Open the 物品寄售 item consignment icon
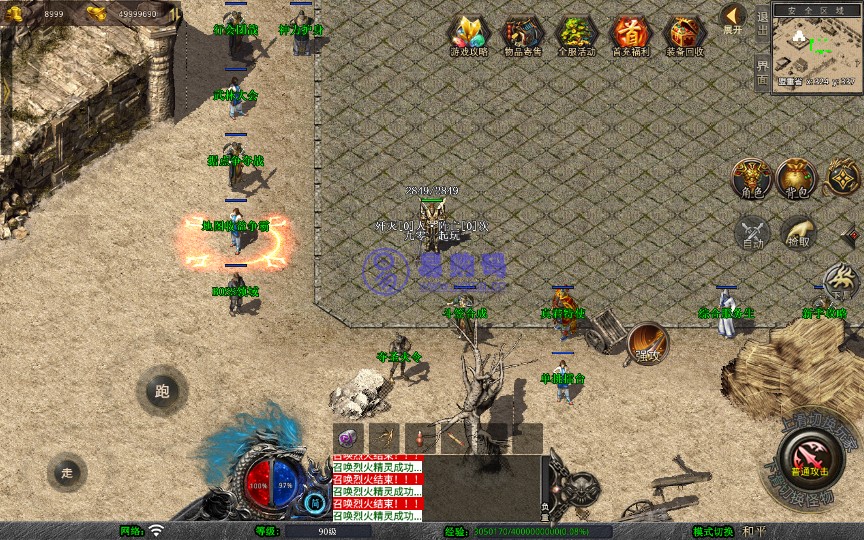 coord(522,36)
